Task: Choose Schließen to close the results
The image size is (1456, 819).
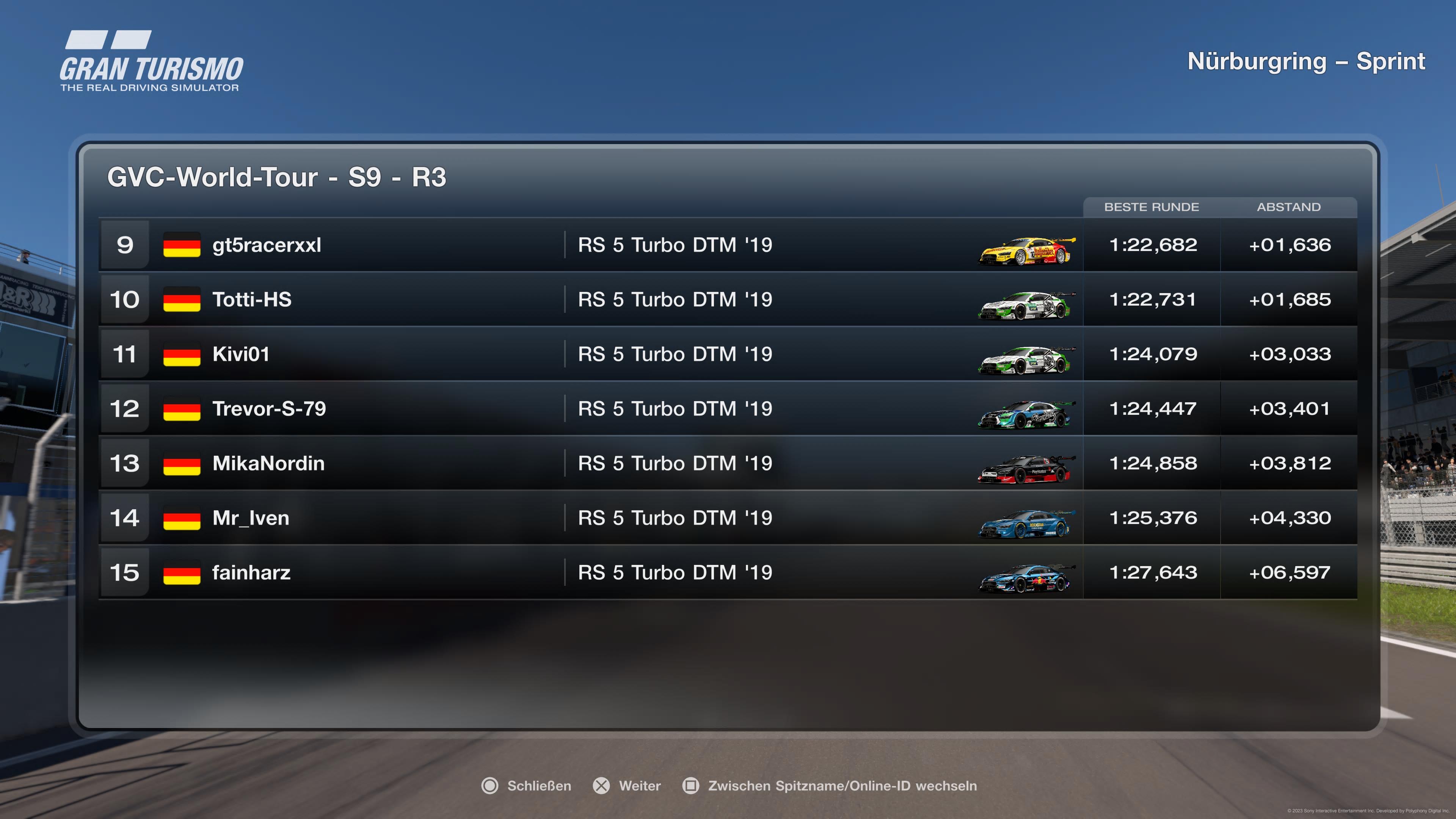Action: click(539, 786)
